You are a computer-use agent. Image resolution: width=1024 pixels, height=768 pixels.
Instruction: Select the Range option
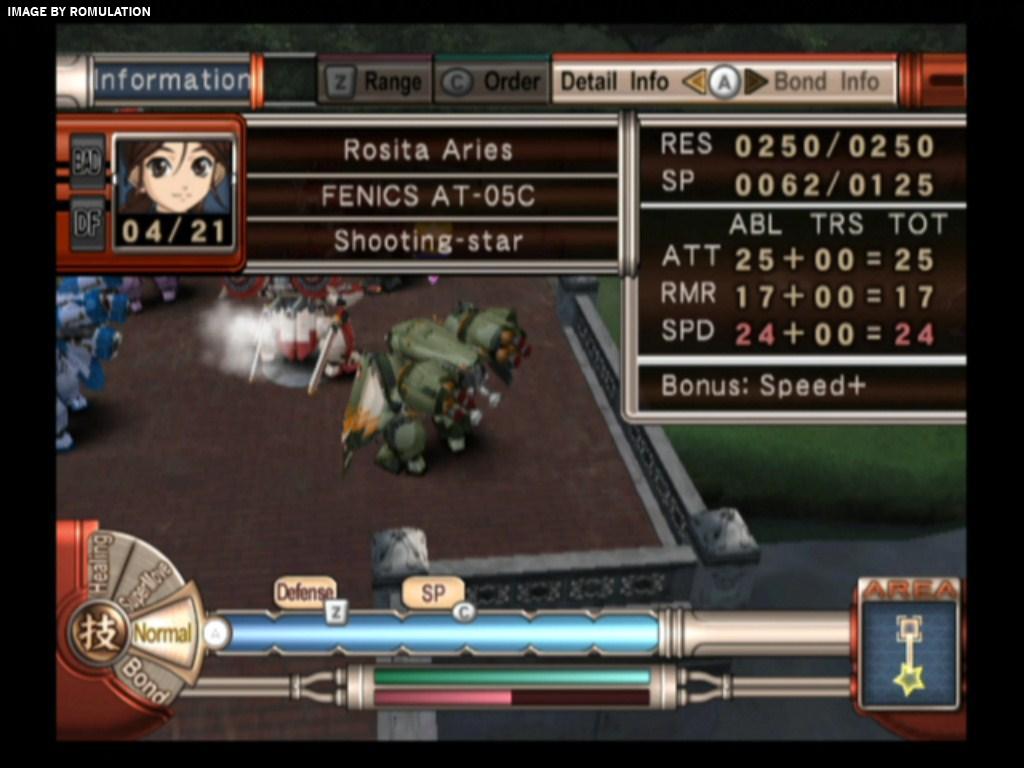coord(376,82)
